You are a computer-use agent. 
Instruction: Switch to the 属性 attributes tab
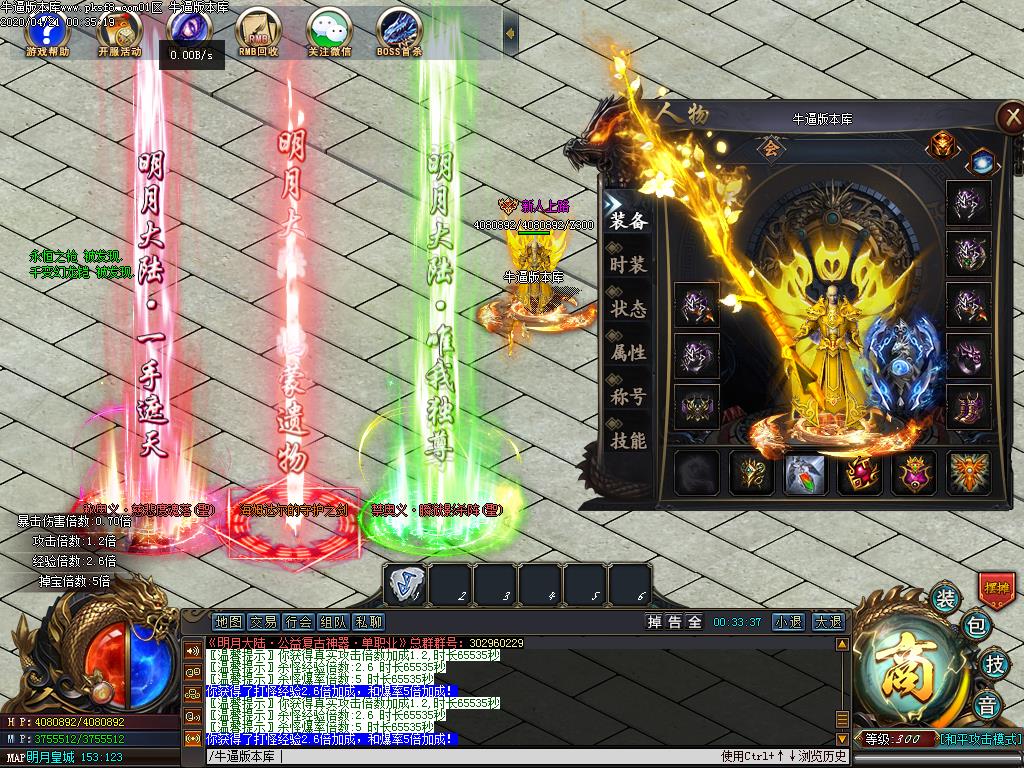[629, 353]
